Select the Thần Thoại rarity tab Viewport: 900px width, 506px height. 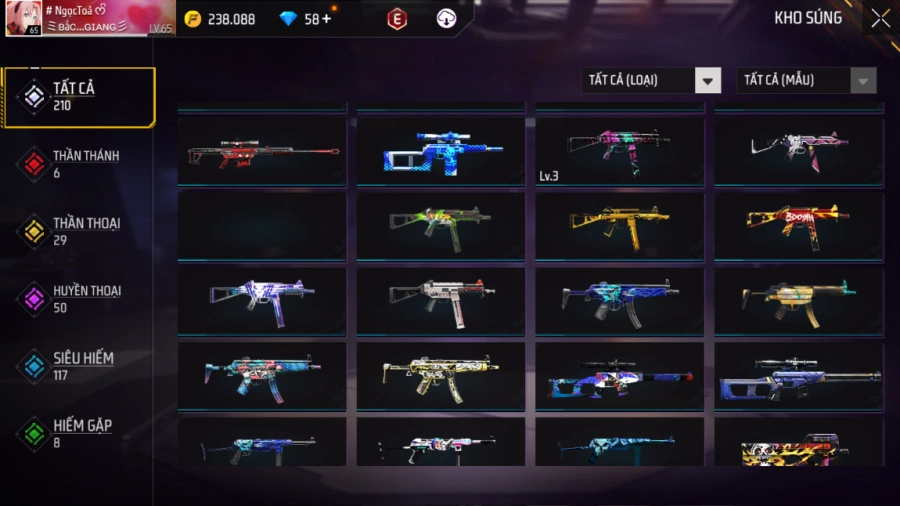tap(79, 231)
